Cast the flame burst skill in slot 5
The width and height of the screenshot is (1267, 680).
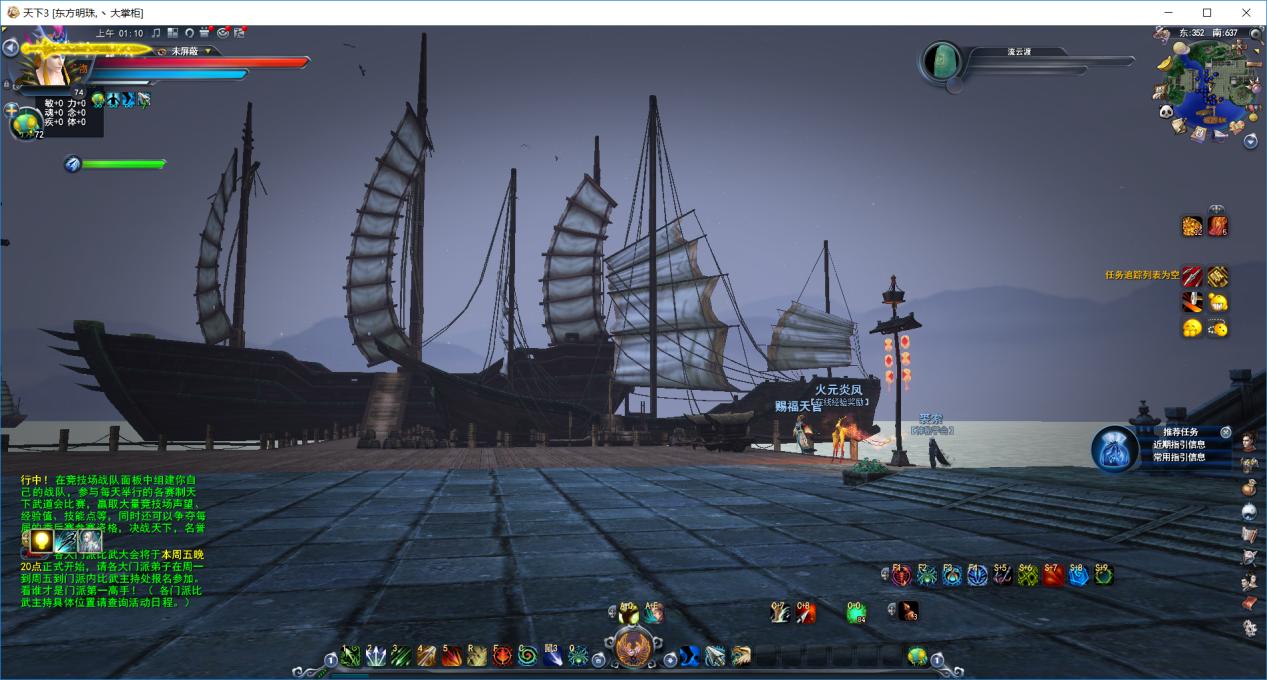tap(452, 656)
